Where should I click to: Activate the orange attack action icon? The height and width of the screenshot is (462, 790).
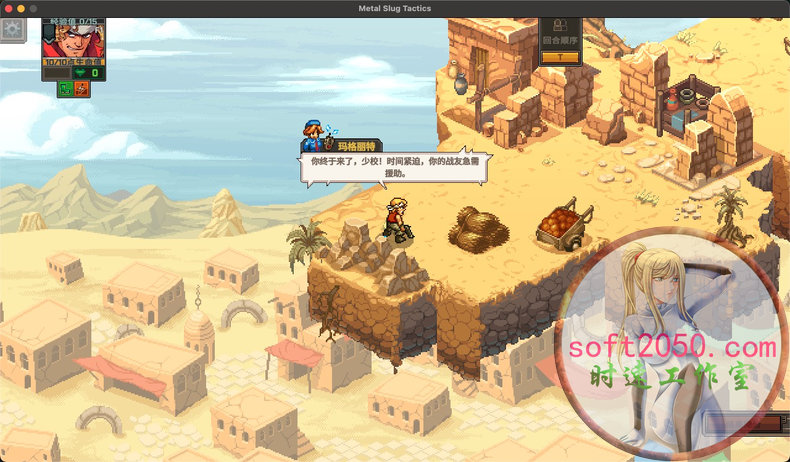click(x=81, y=89)
